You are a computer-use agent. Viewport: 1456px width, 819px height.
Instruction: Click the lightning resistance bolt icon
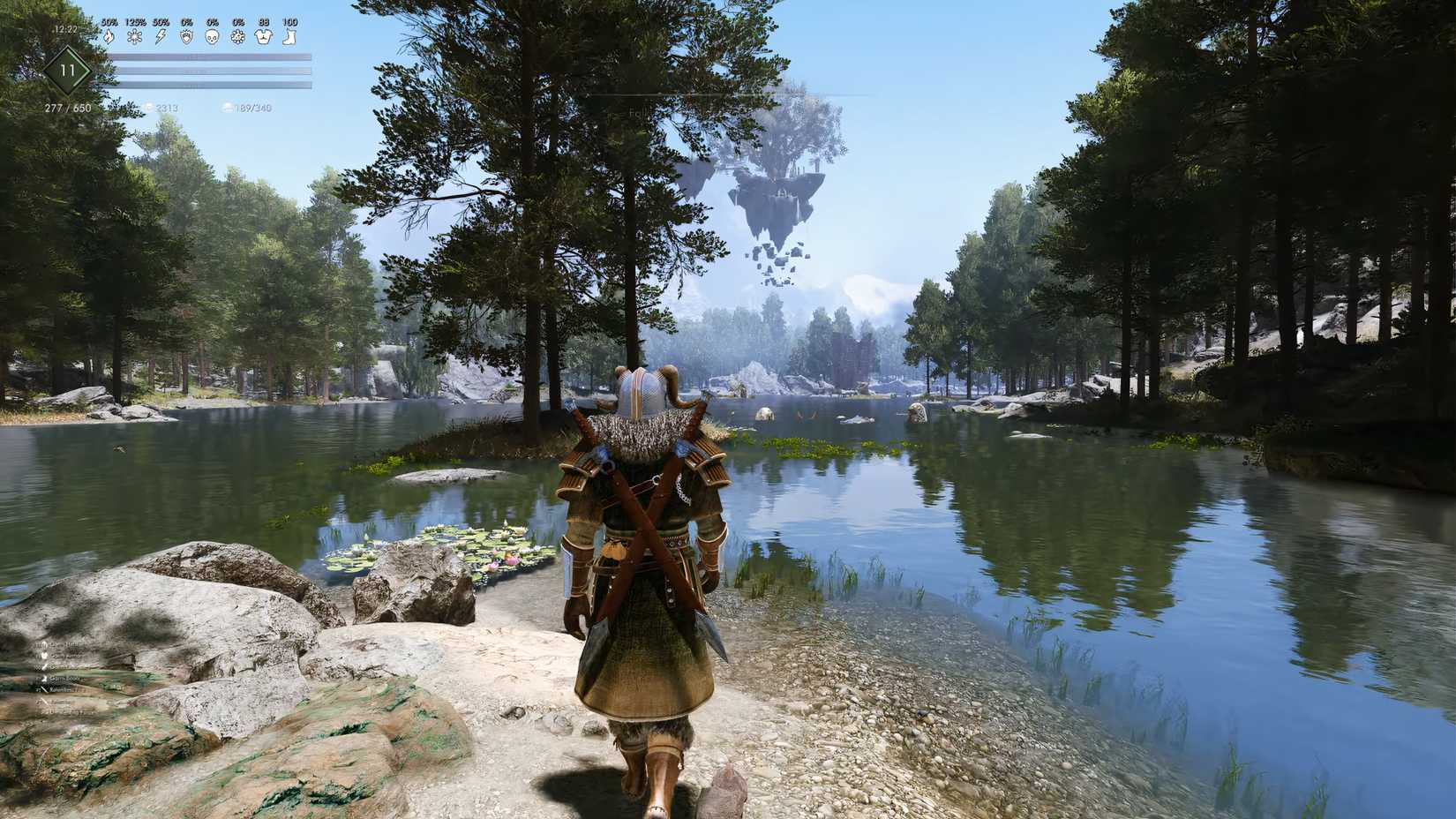click(x=161, y=37)
